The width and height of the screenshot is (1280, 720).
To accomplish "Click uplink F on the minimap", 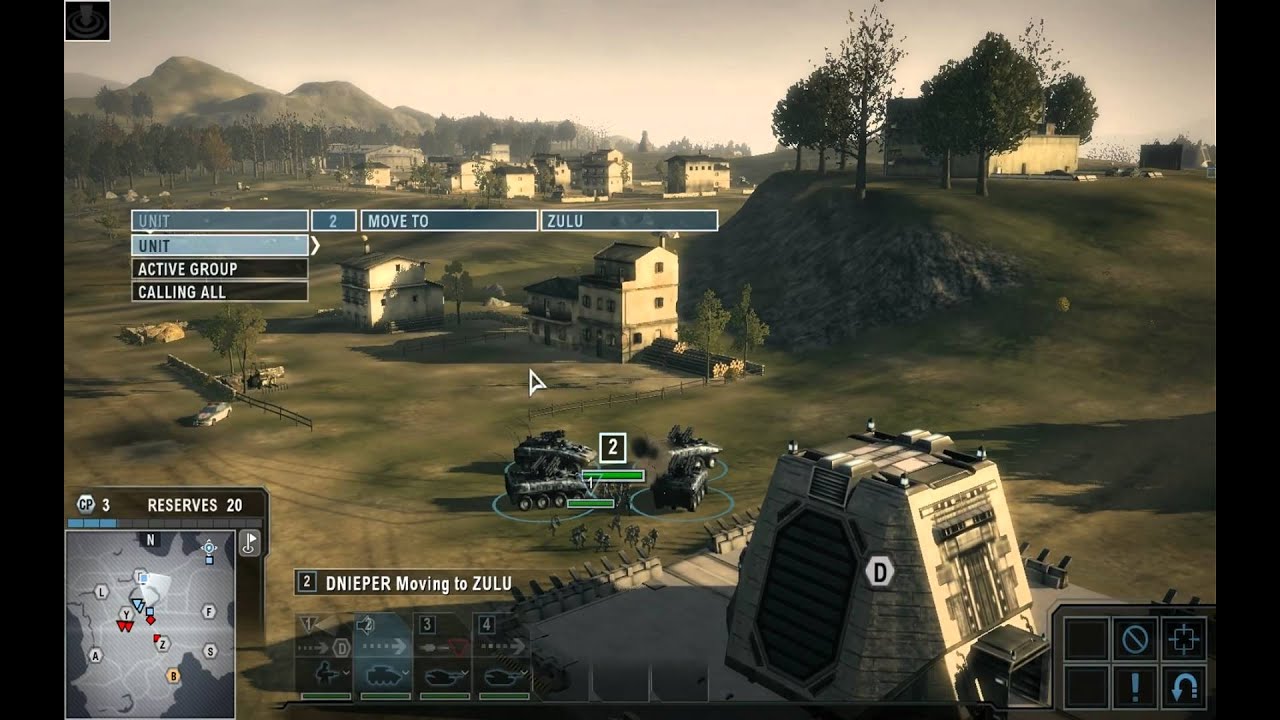I will pyautogui.click(x=209, y=611).
